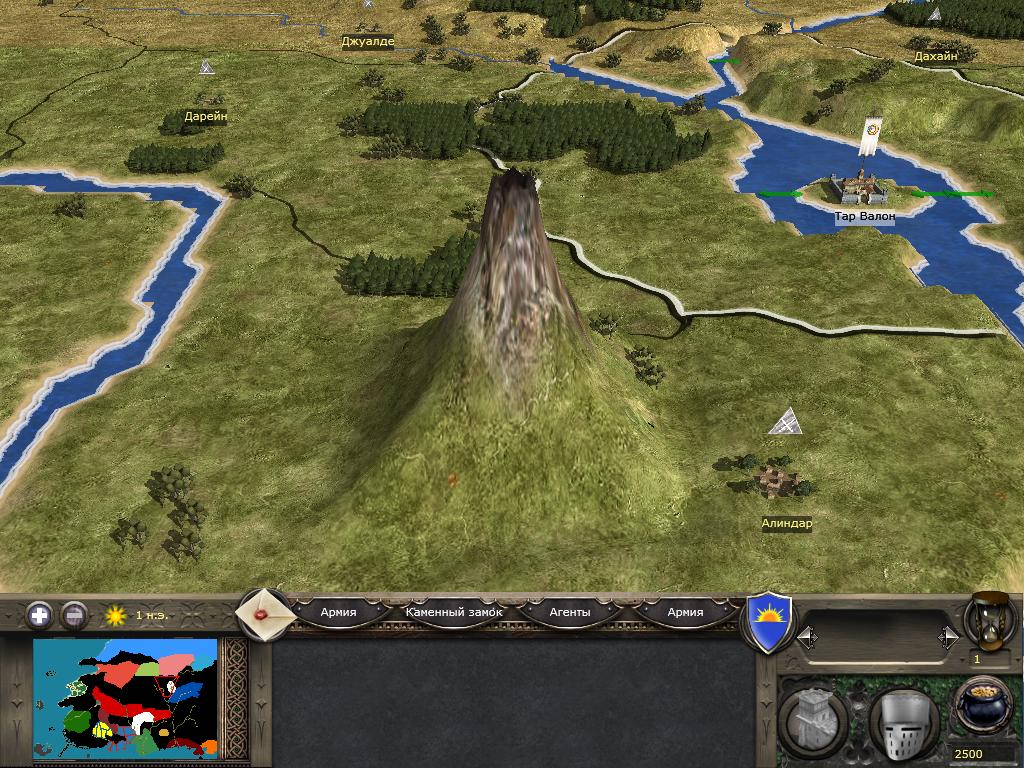The image size is (1024, 768).
Task: Open the sealed letter messages icon
Action: 264,613
